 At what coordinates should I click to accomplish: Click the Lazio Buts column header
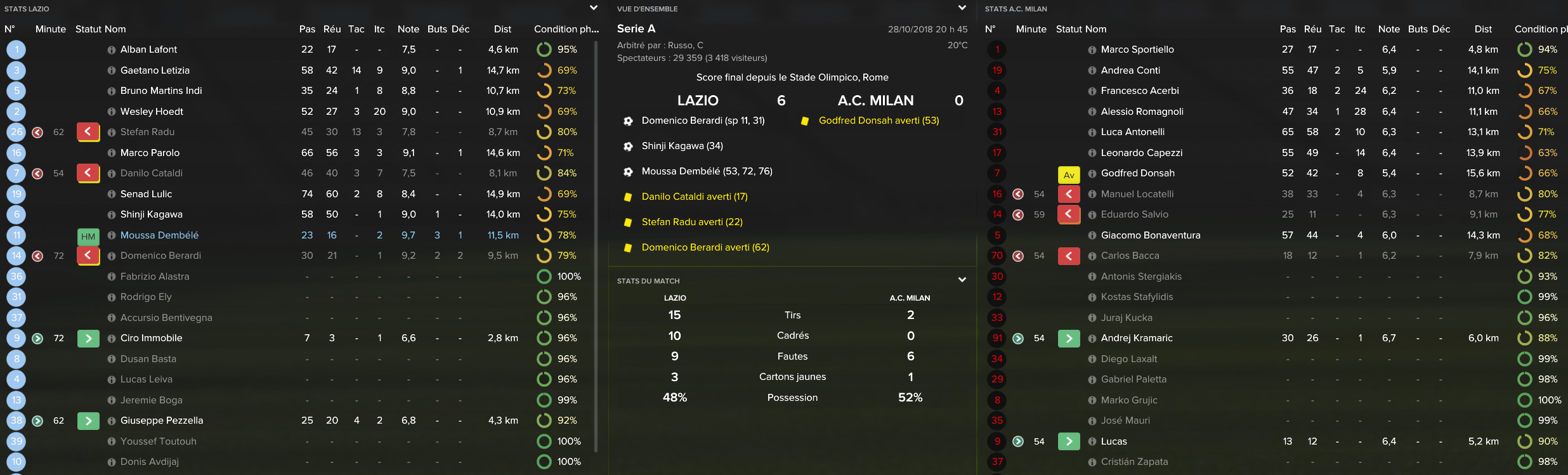click(x=437, y=29)
